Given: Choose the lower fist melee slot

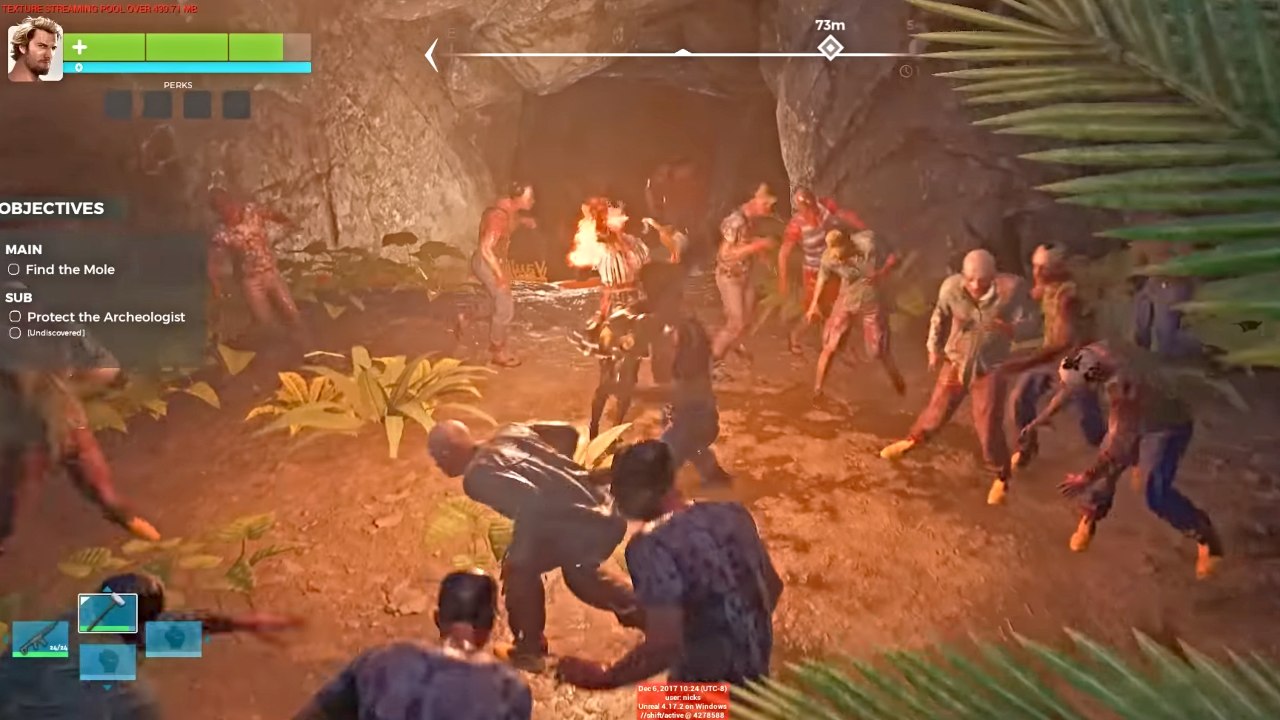Looking at the screenshot, I should pyautogui.click(x=108, y=662).
